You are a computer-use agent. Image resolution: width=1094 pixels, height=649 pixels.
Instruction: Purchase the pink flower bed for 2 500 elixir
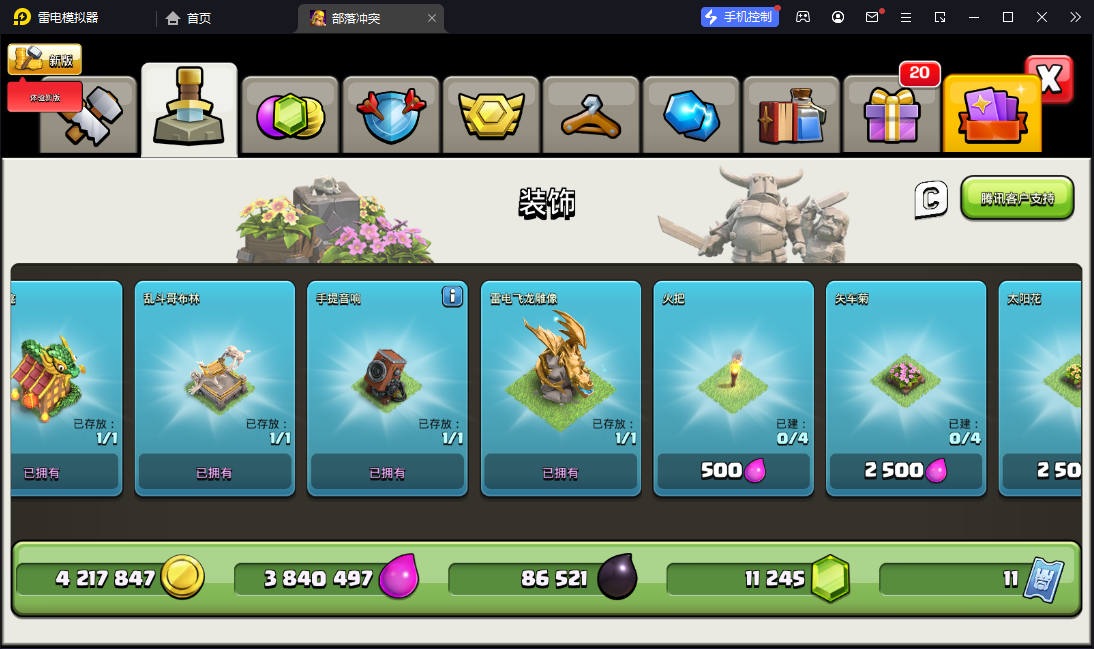coord(906,470)
